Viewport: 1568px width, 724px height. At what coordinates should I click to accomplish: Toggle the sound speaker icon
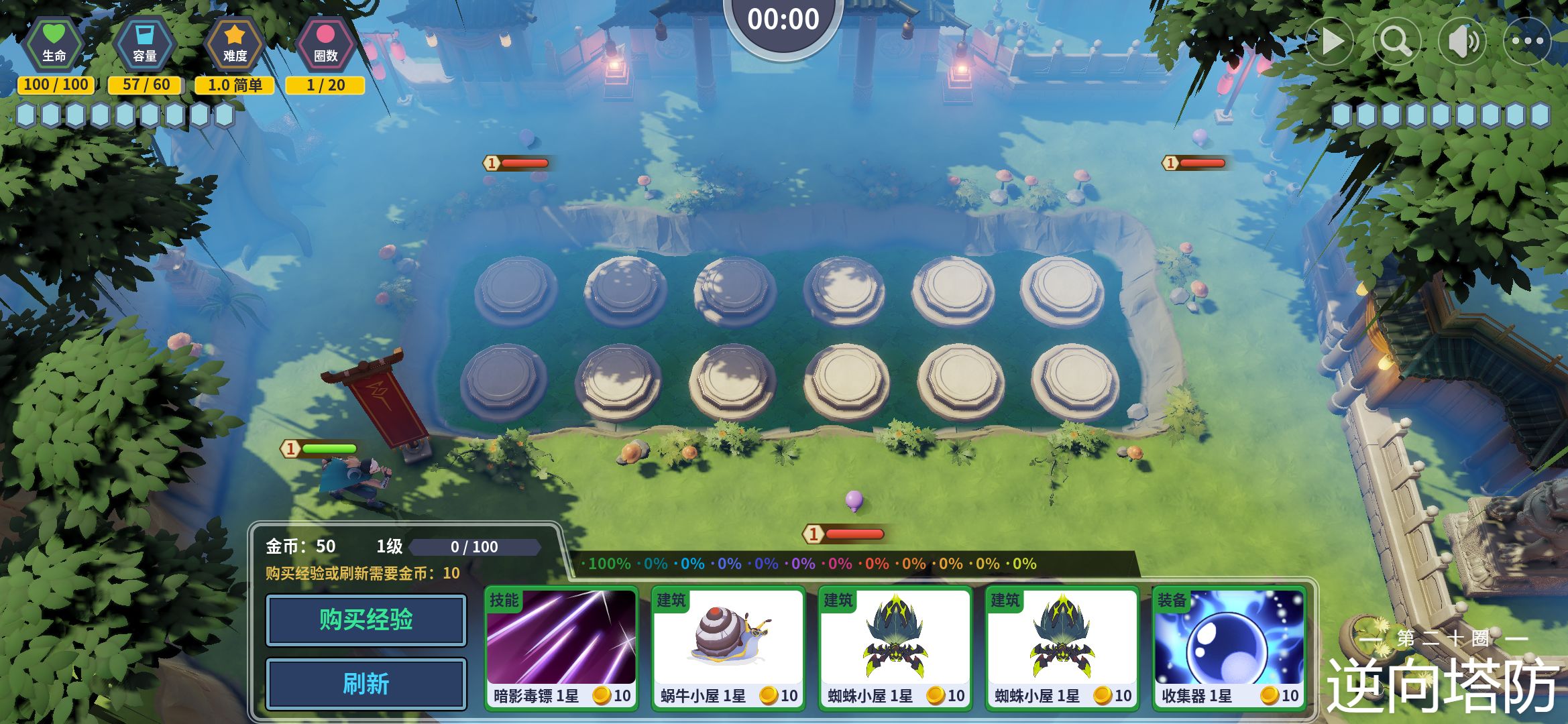[1462, 42]
